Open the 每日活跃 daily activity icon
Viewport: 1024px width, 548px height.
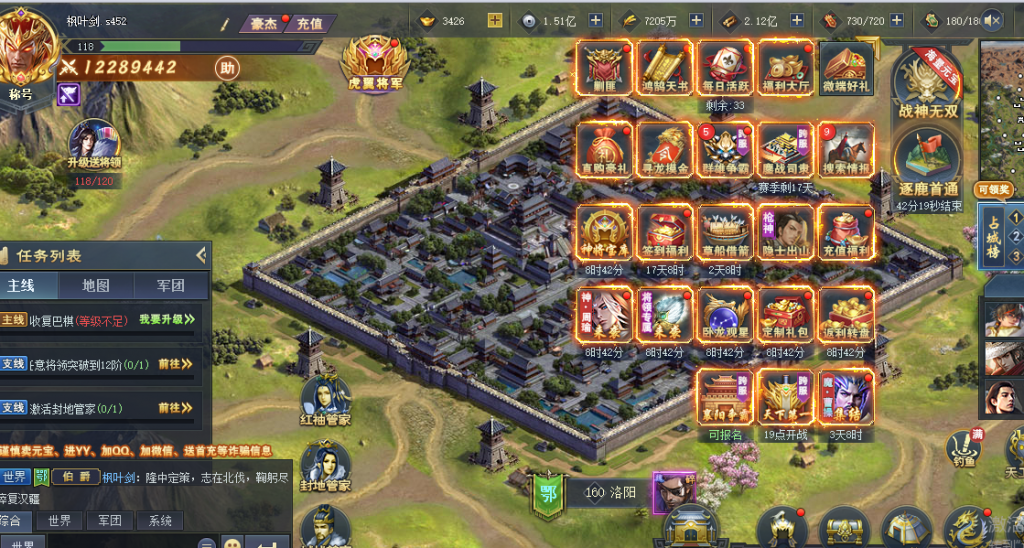[x=725, y=68]
